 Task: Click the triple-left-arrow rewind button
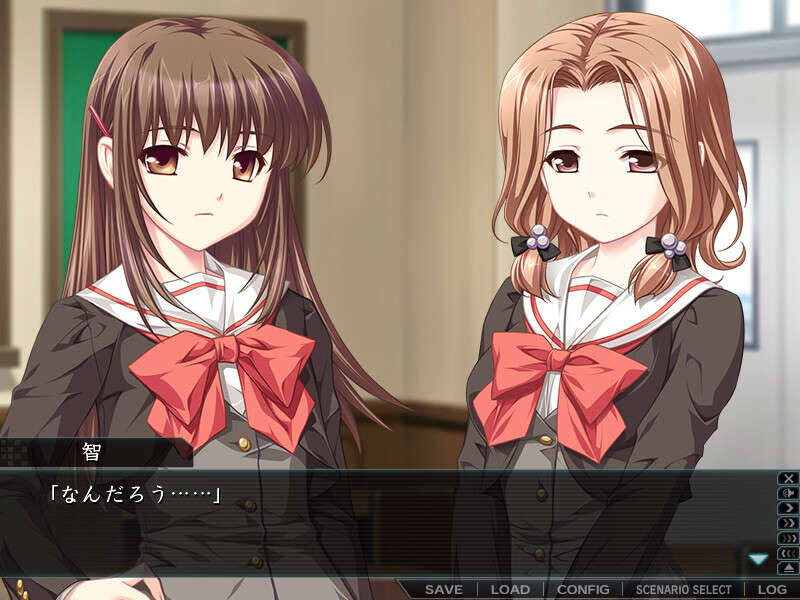(x=788, y=553)
